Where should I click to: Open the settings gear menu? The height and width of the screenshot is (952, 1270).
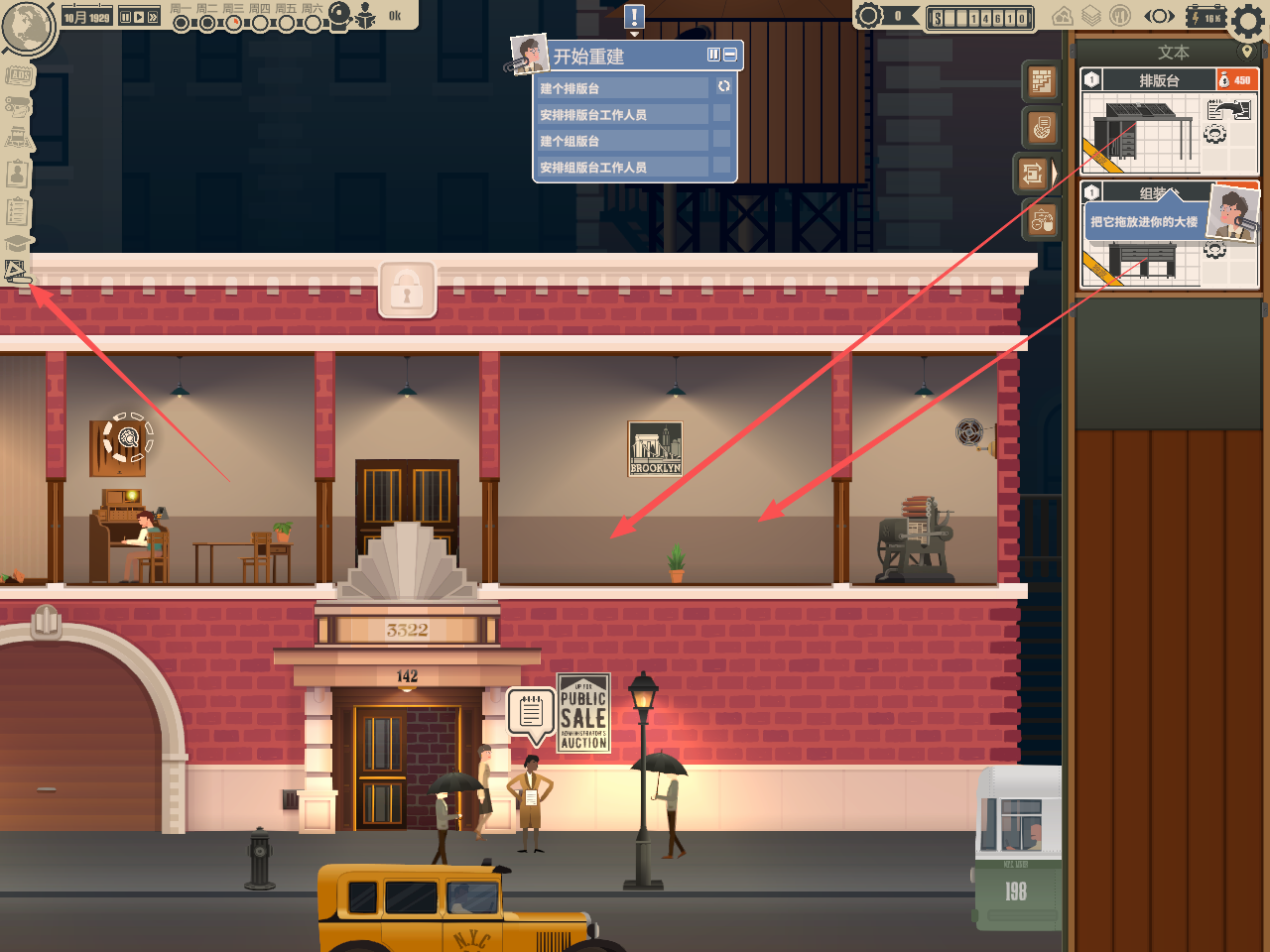[1247, 19]
